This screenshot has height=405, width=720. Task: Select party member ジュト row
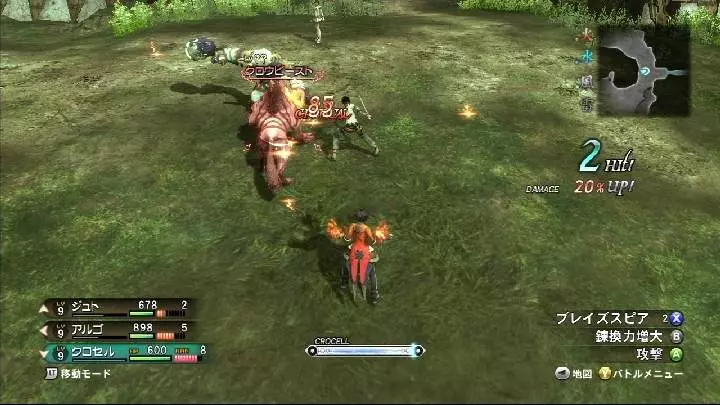tap(120, 307)
